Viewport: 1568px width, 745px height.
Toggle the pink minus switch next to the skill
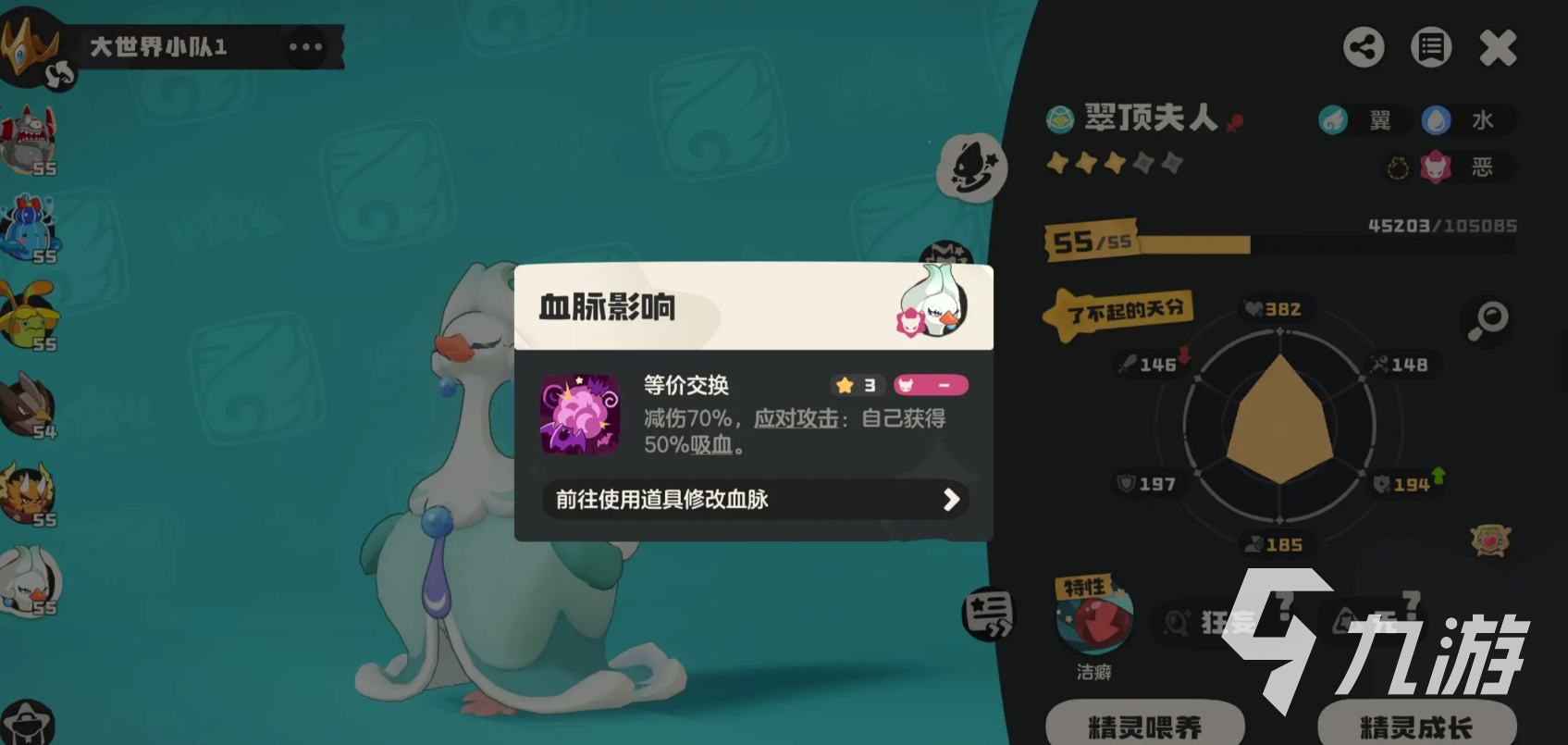931,385
